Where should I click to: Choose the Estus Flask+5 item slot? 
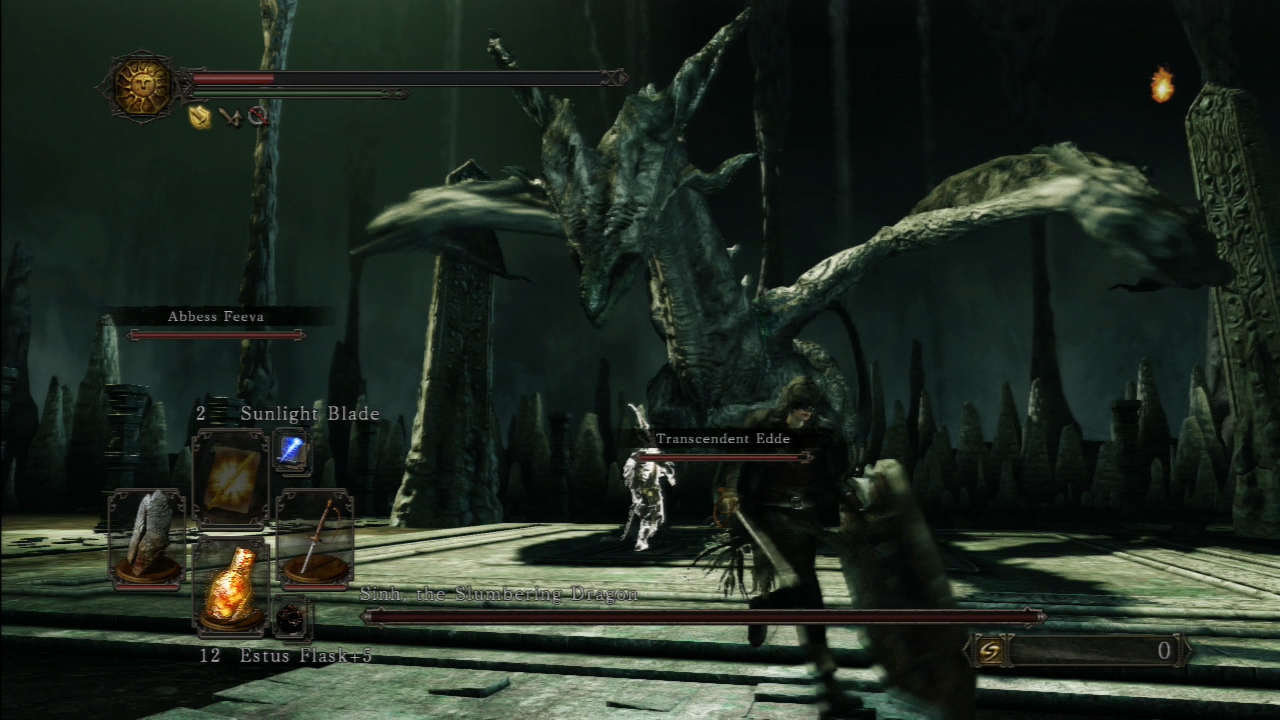230,587
